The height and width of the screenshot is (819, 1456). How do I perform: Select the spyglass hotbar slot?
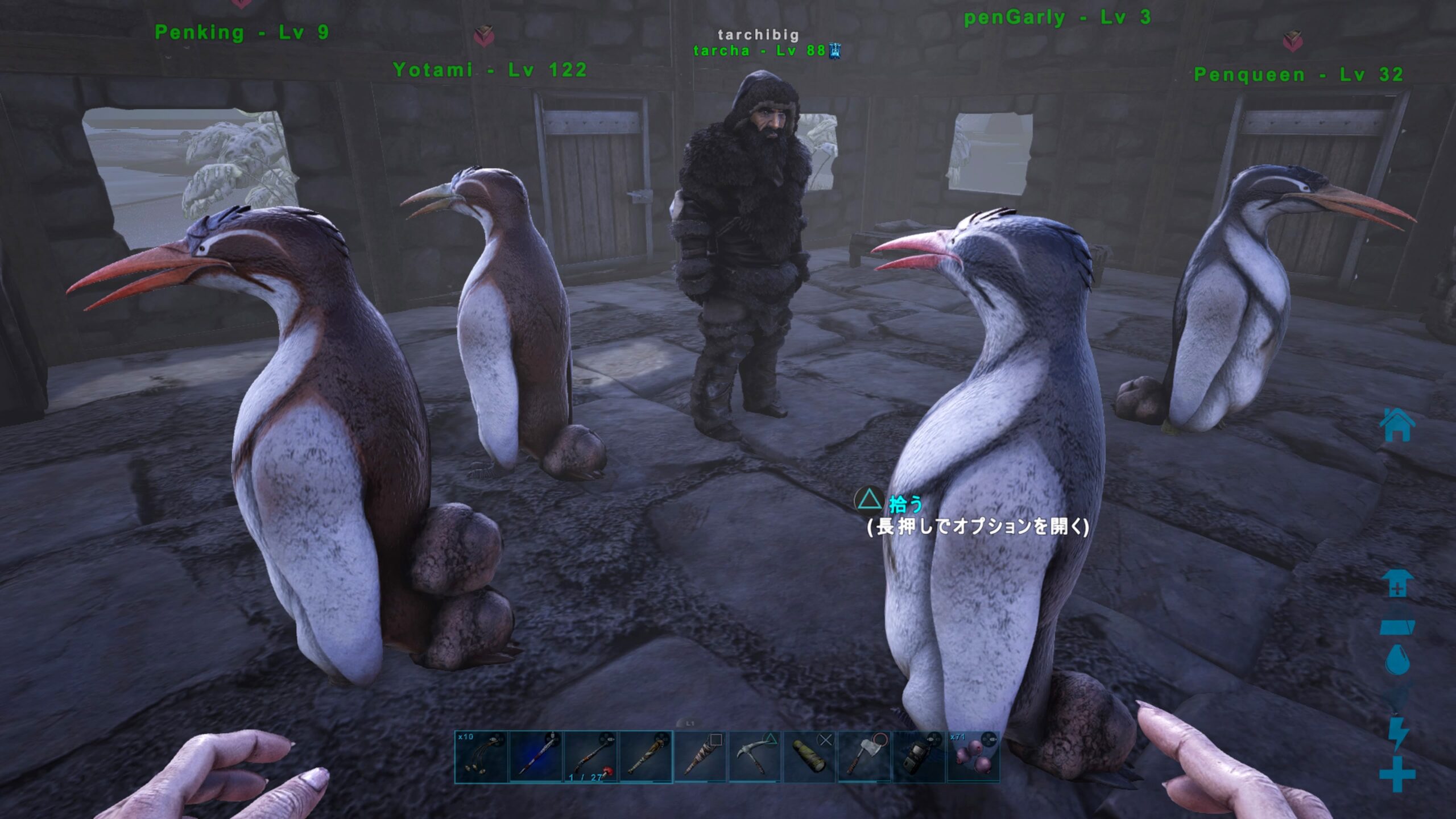(x=809, y=757)
